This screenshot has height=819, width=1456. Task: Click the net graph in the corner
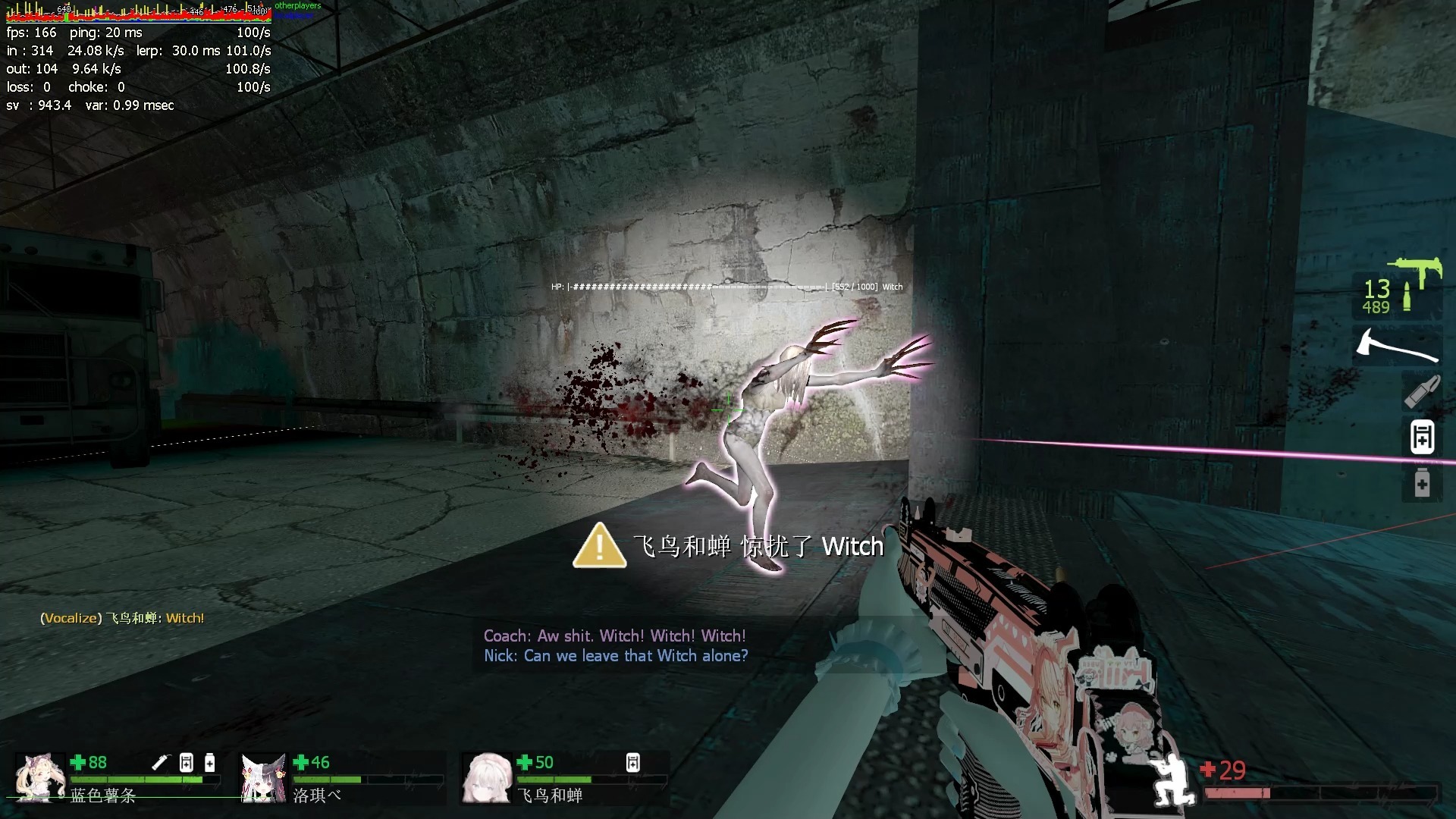[138, 13]
